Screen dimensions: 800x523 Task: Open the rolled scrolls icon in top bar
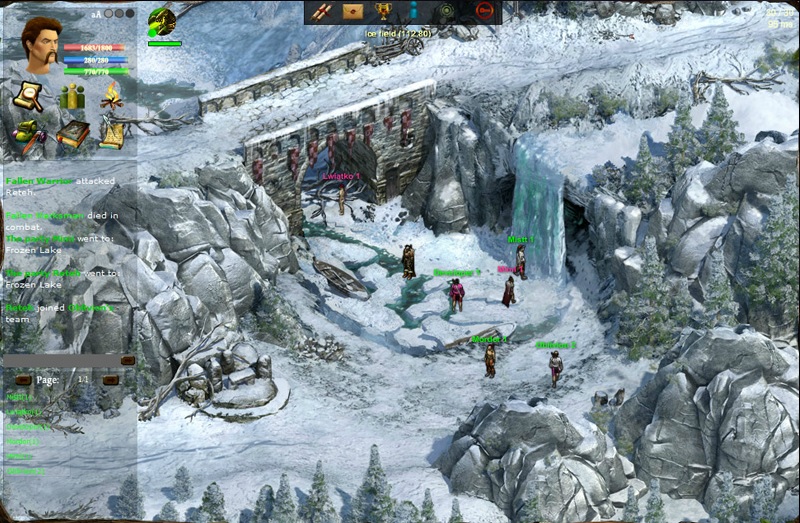(x=322, y=11)
